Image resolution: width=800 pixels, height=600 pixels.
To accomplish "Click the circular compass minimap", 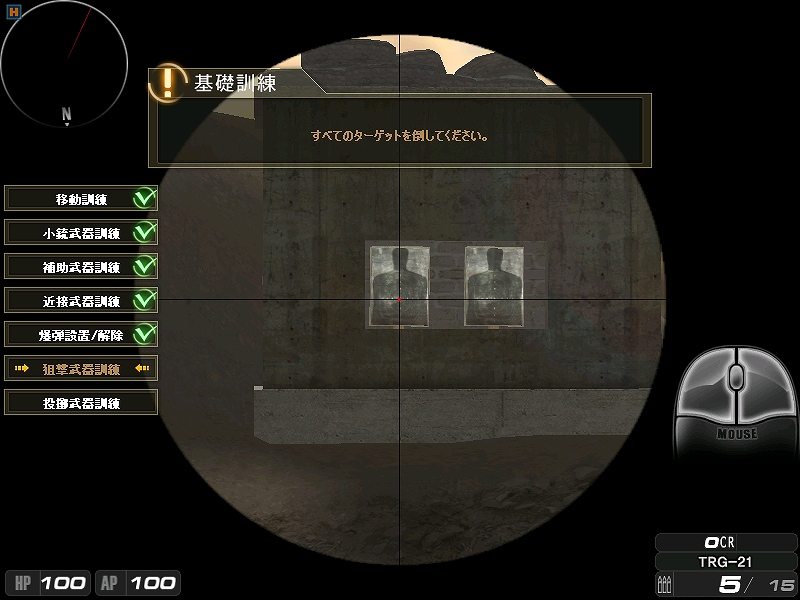I will pyautogui.click(x=65, y=62).
